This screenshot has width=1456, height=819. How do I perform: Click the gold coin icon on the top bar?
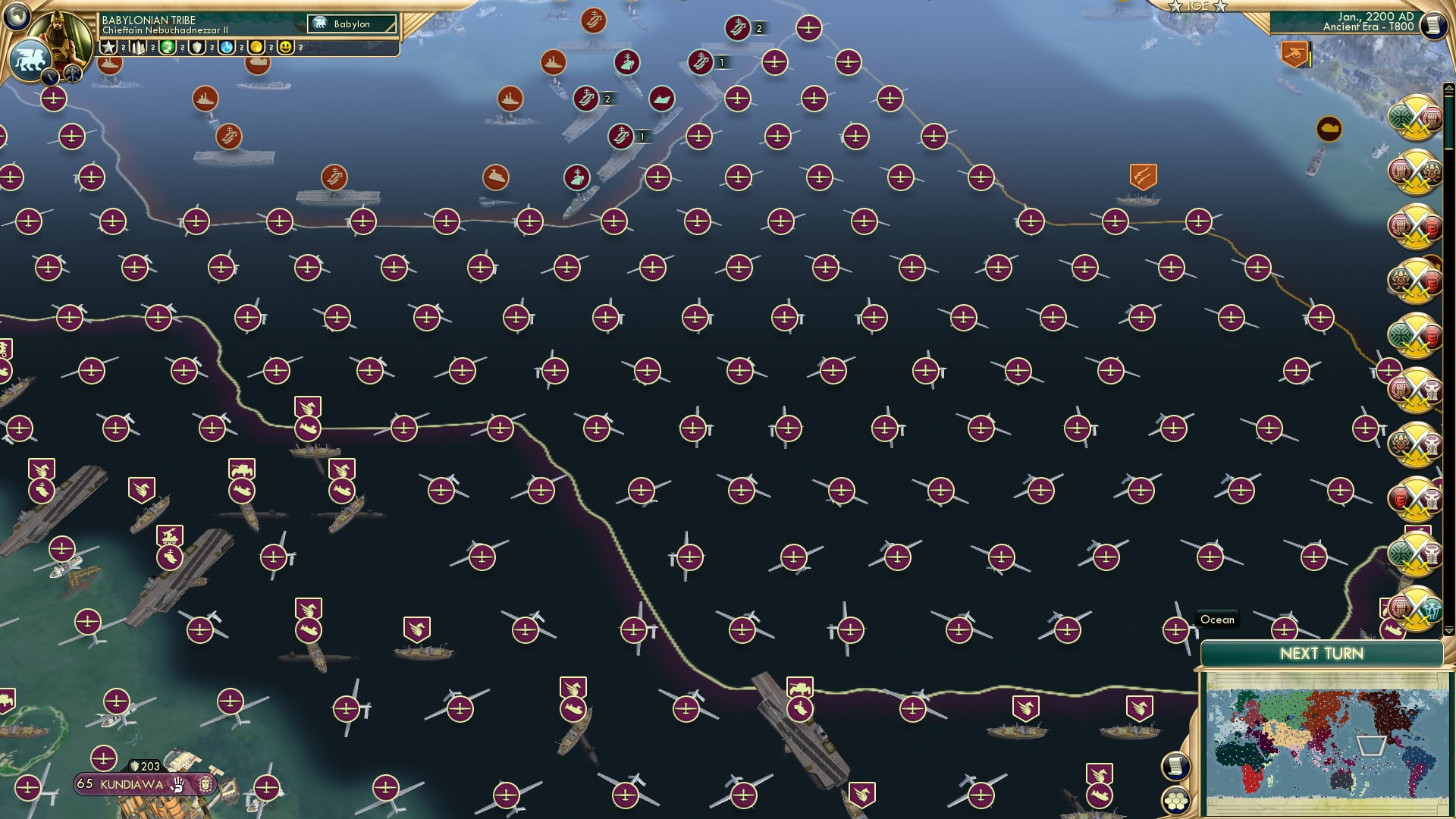click(x=256, y=47)
